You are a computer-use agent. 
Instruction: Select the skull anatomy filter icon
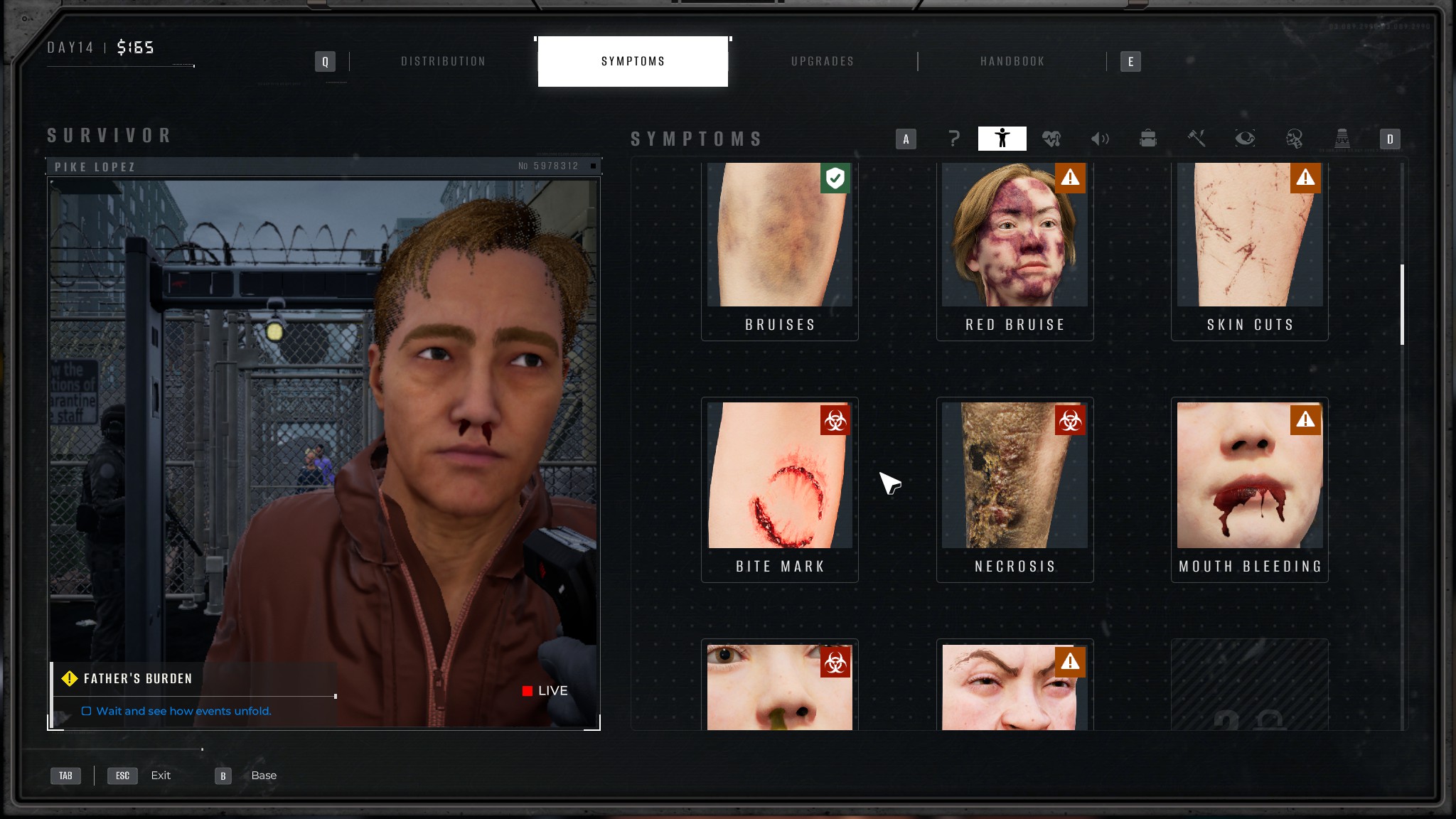pyautogui.click(x=1292, y=139)
